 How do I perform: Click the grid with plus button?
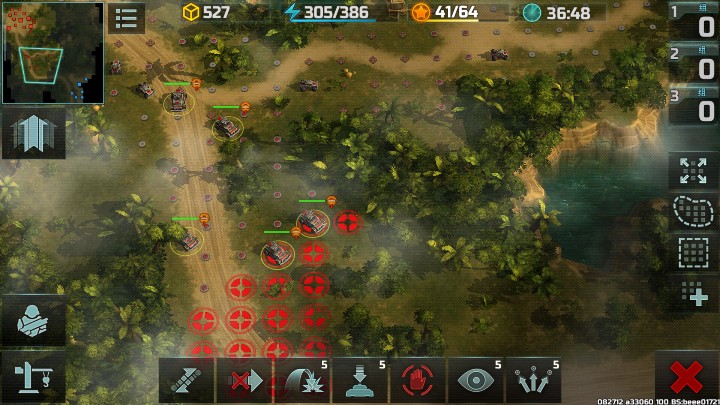pyautogui.click(x=693, y=293)
